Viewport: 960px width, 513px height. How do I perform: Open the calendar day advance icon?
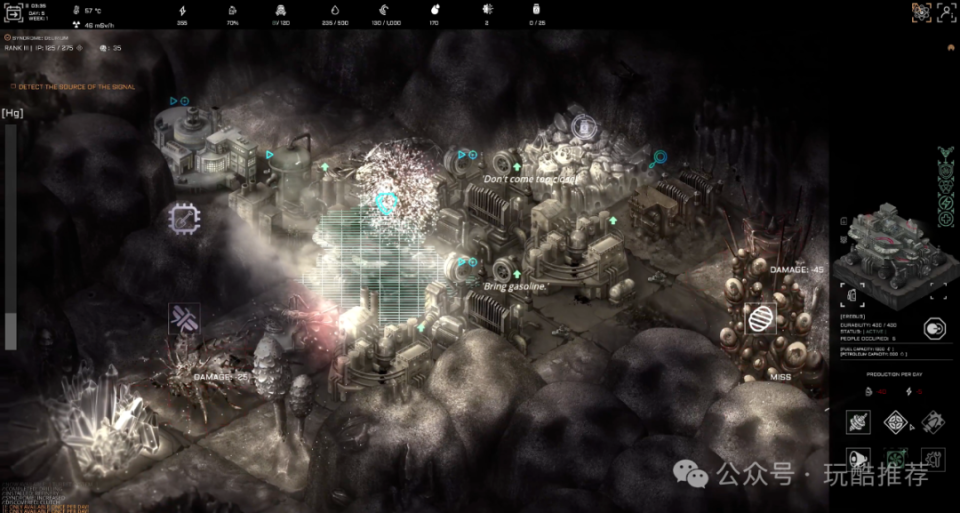point(15,12)
